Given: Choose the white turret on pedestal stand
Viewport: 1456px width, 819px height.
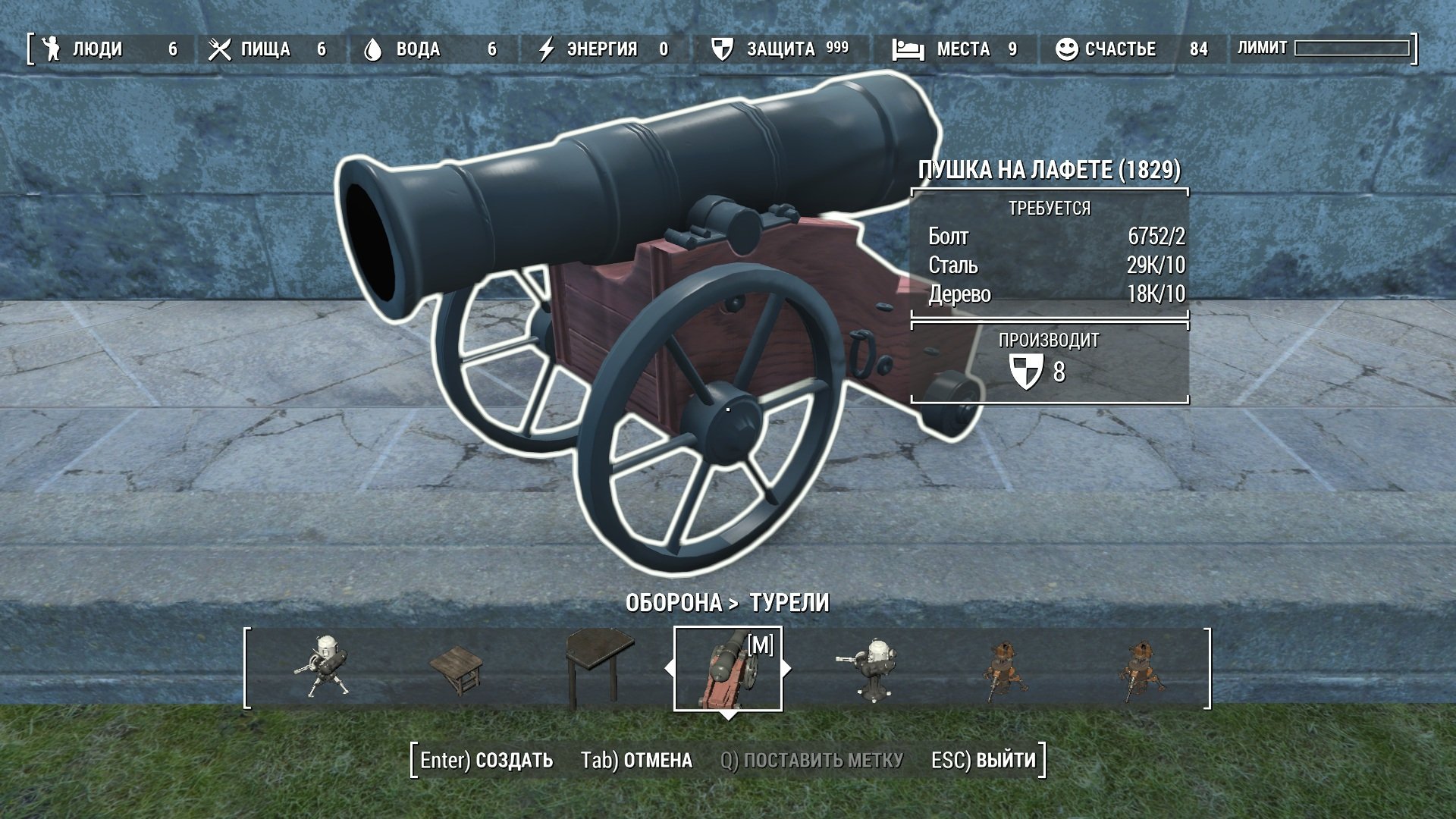Looking at the screenshot, I should 872,667.
